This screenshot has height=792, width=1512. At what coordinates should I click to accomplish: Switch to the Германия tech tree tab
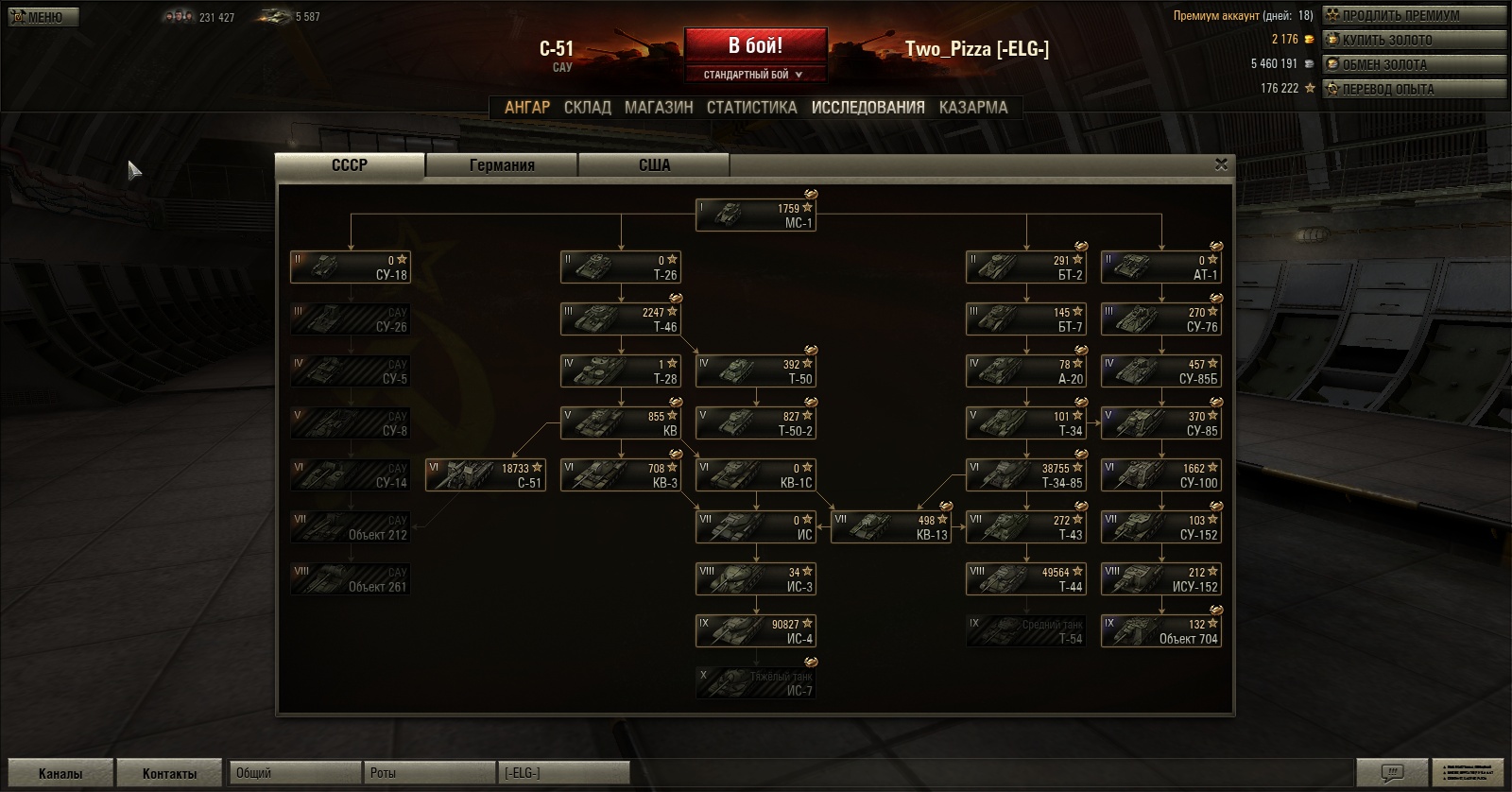click(502, 165)
